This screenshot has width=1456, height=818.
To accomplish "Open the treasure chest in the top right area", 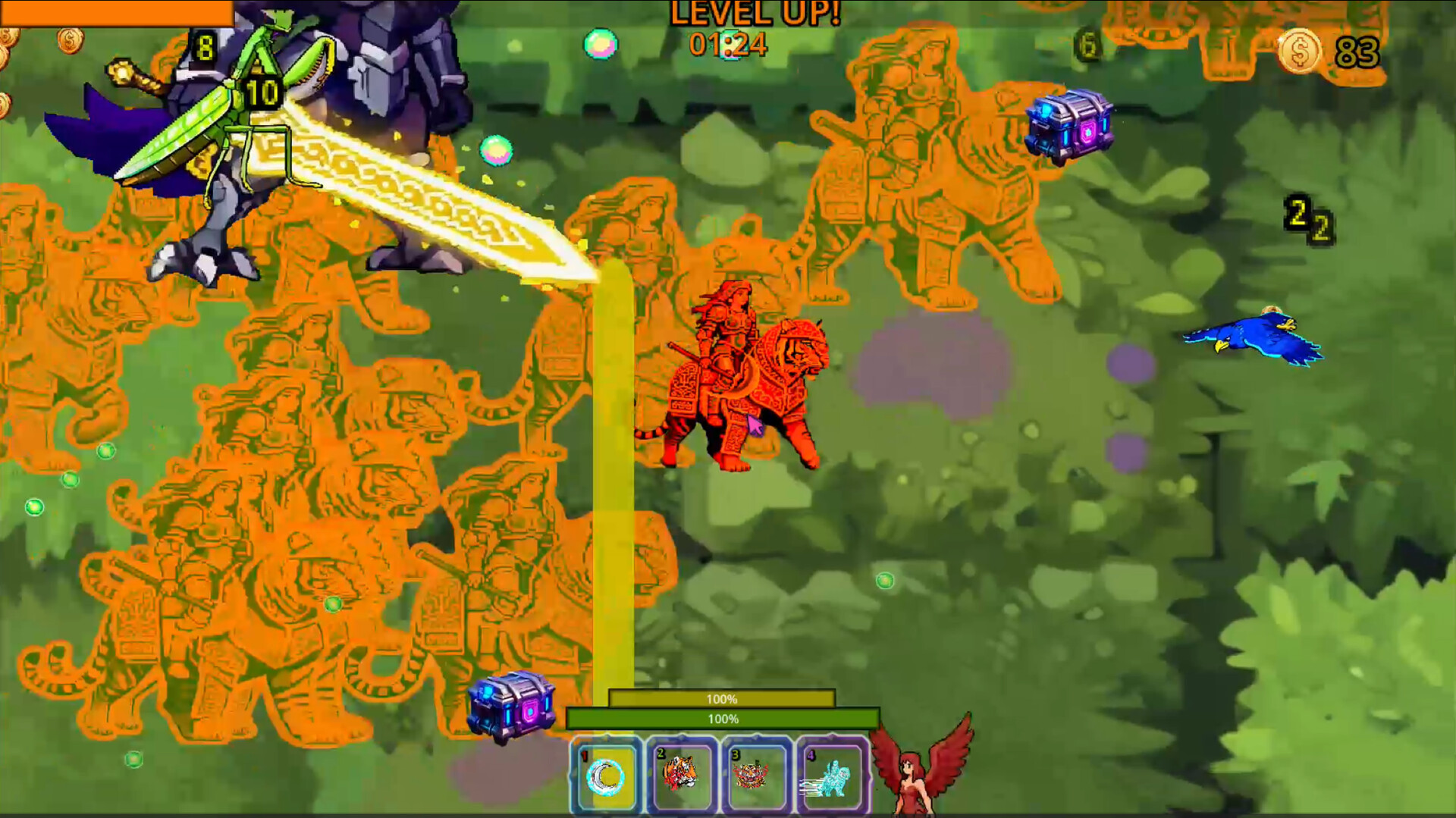I will 1069,125.
